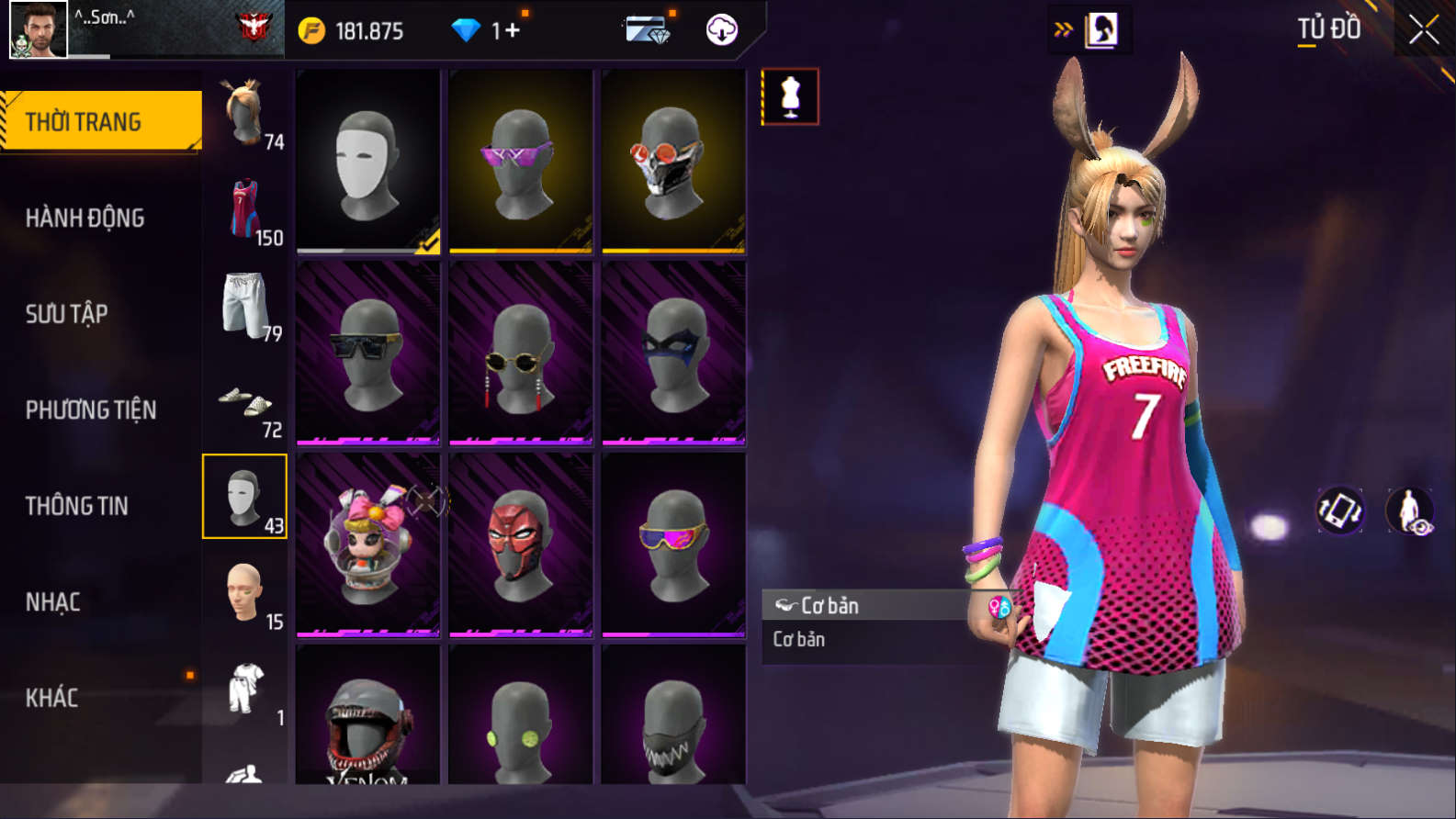Open the Thông Tin section
Screen dimensions: 1456x819
click(x=76, y=506)
